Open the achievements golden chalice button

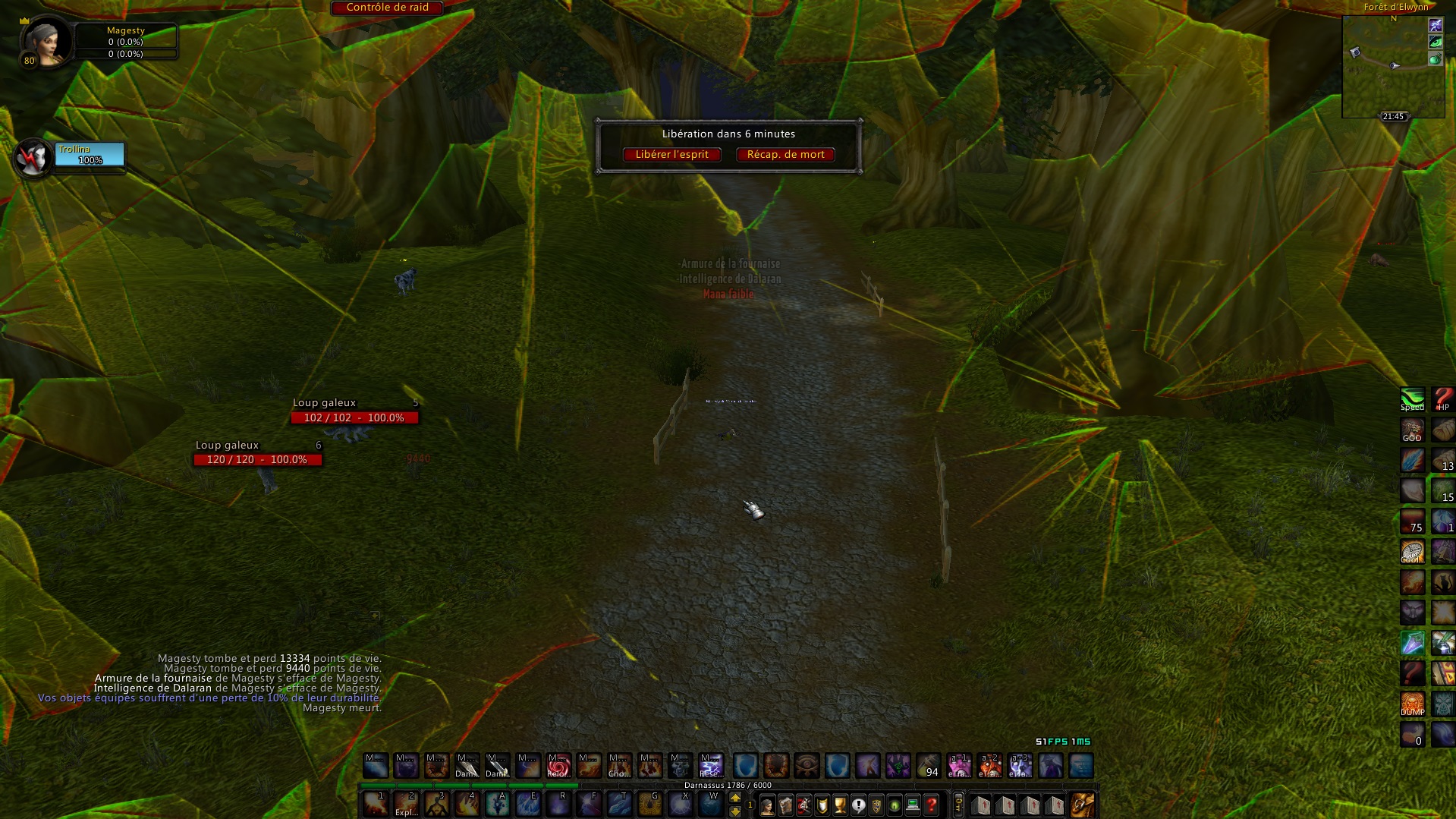(x=840, y=805)
